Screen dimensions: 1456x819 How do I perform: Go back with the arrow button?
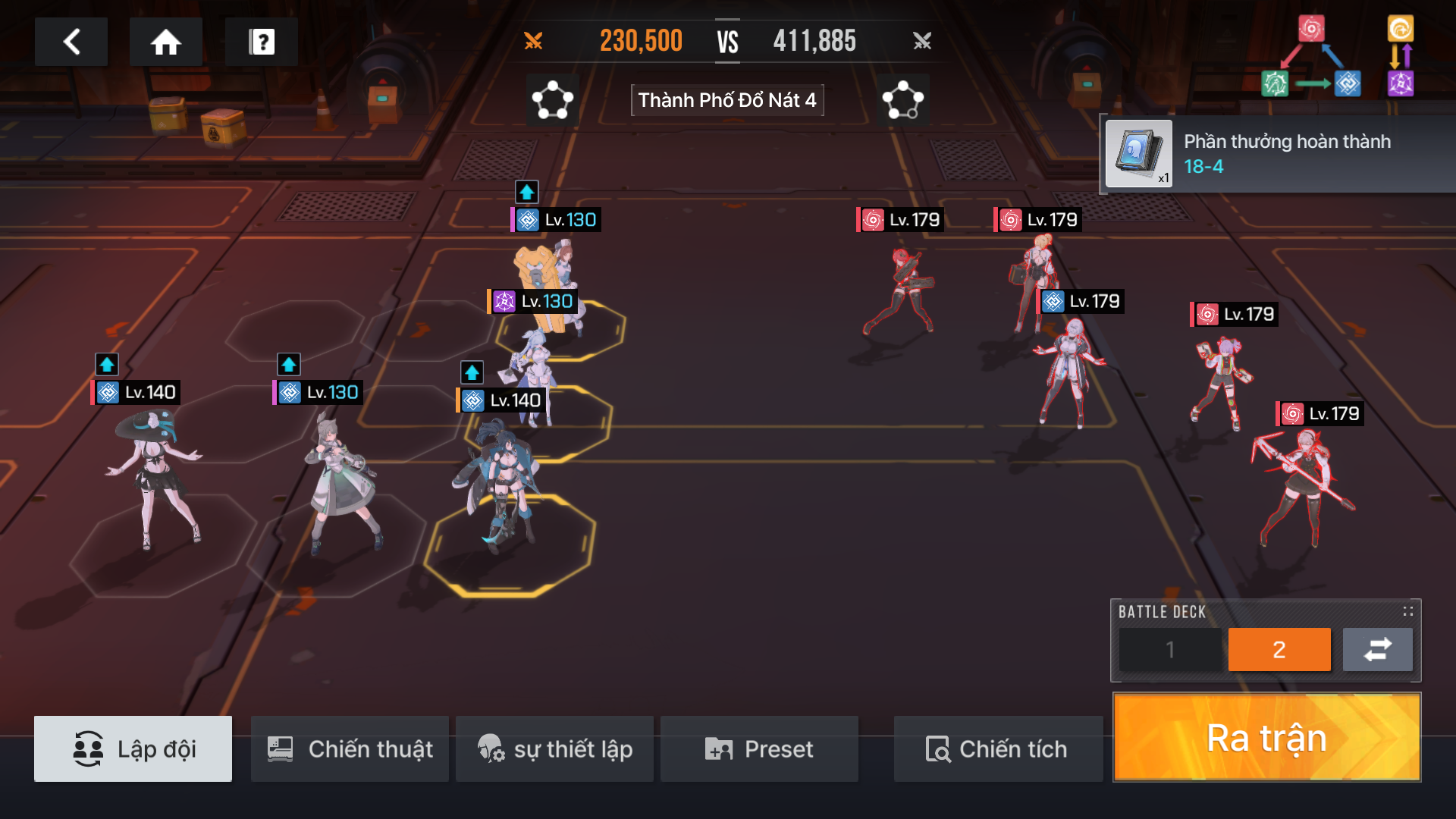71,42
